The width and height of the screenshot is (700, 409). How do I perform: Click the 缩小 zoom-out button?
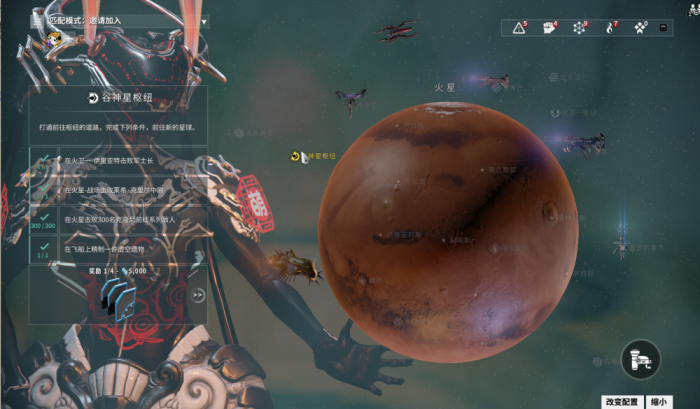[659, 401]
